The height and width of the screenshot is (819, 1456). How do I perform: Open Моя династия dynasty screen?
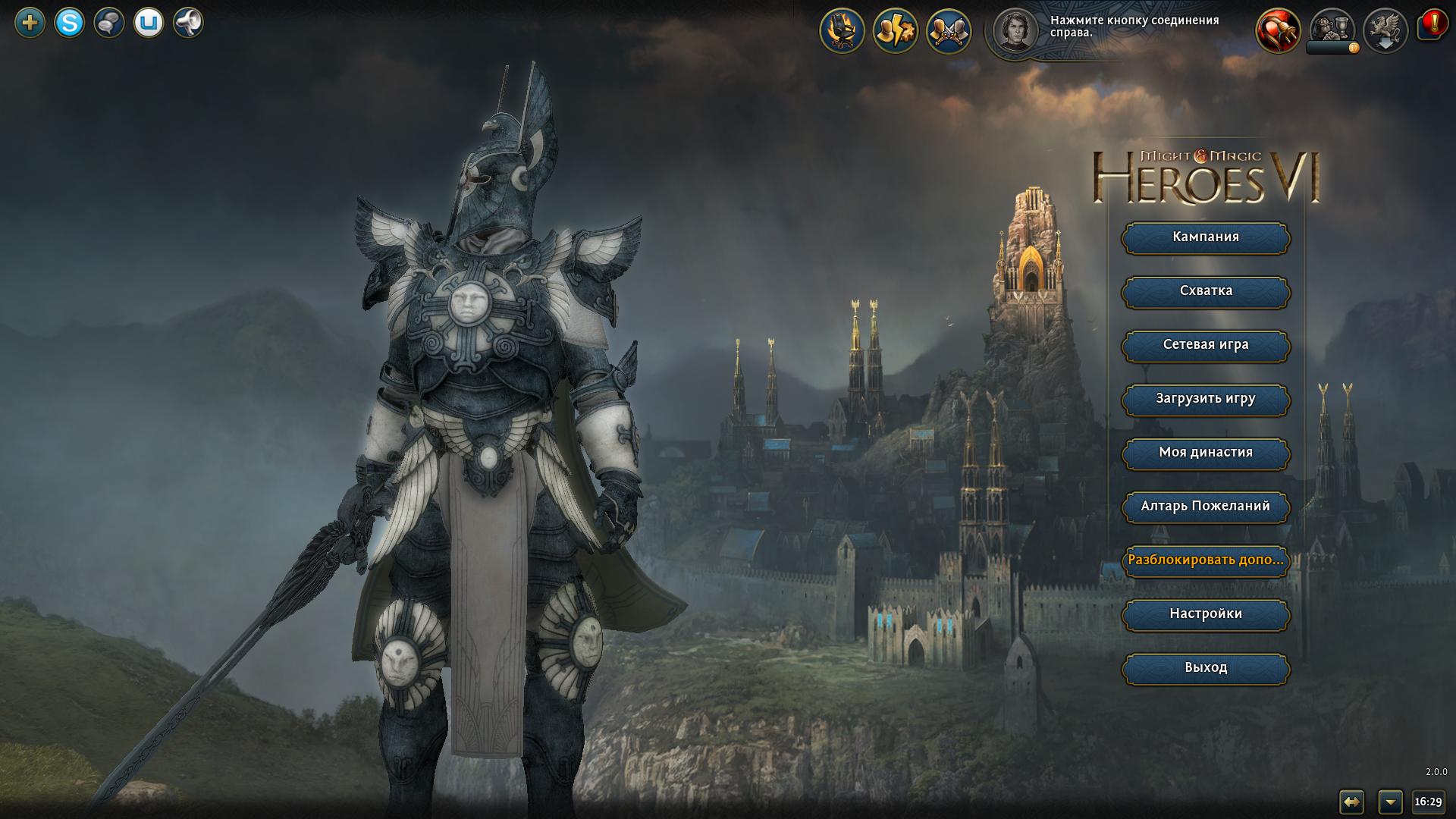[x=1206, y=453]
